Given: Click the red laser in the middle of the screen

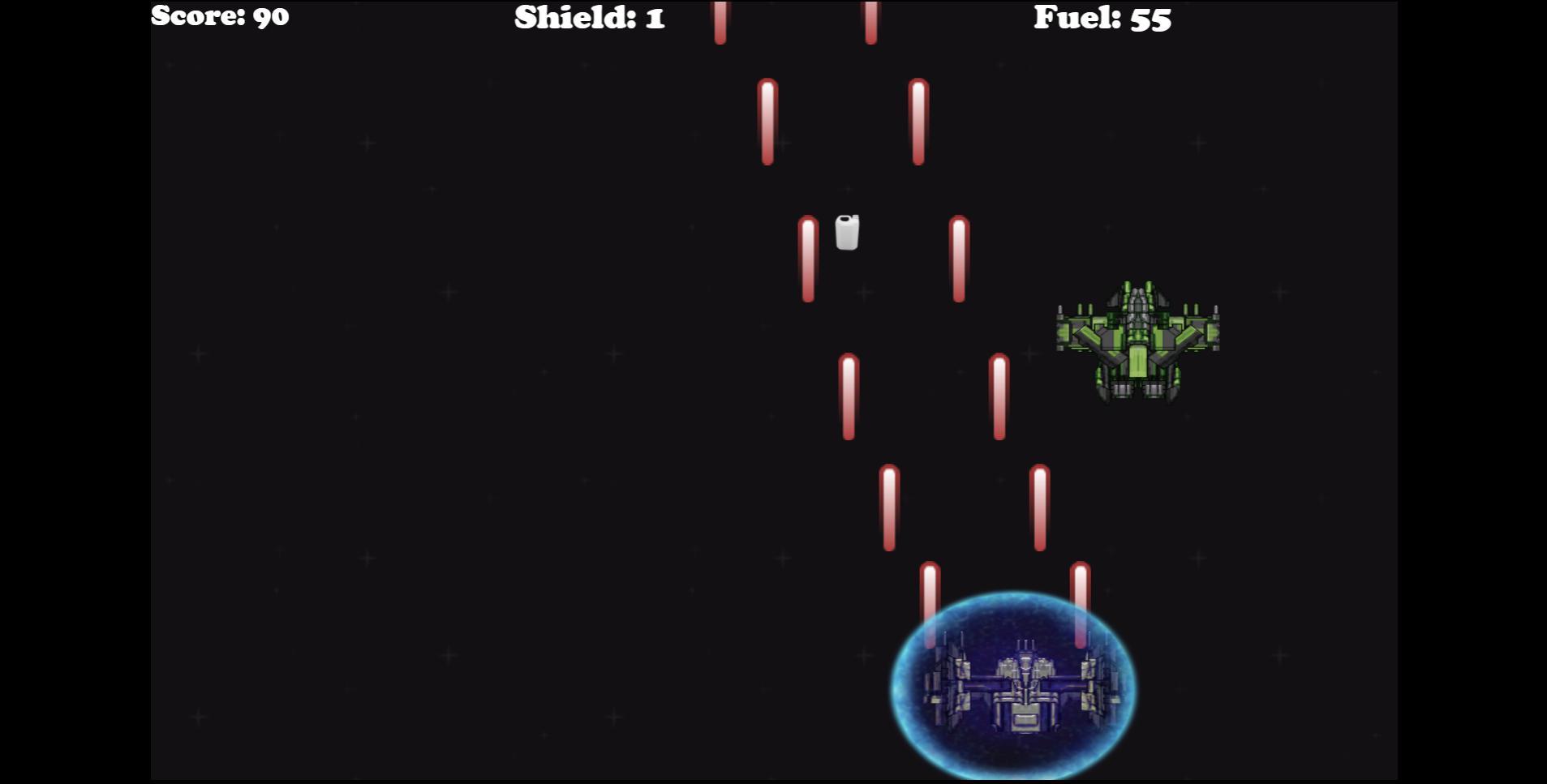Looking at the screenshot, I should tap(848, 397).
